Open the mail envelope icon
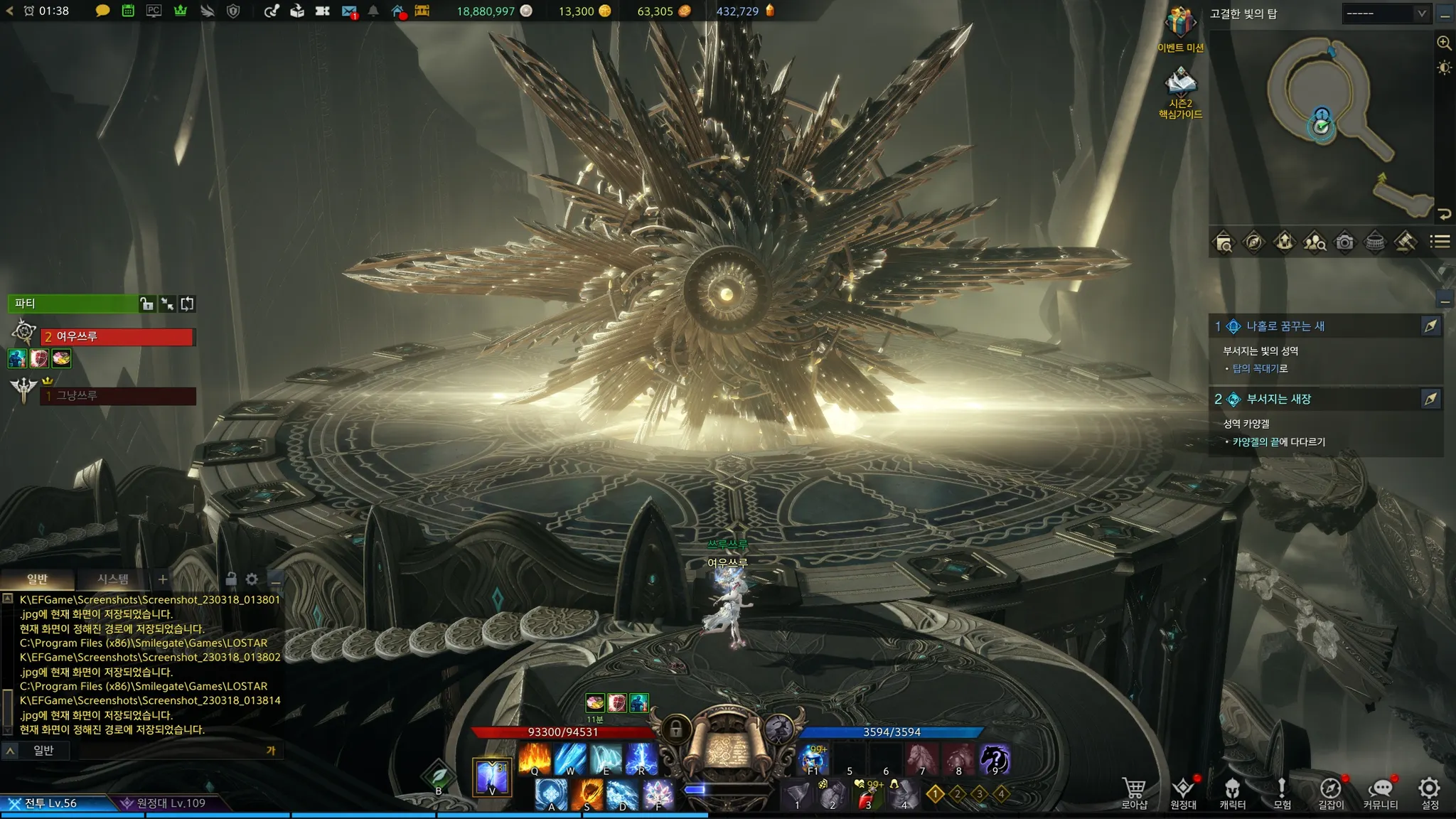Screen dimensions: 1456x819 pyautogui.click(x=348, y=11)
